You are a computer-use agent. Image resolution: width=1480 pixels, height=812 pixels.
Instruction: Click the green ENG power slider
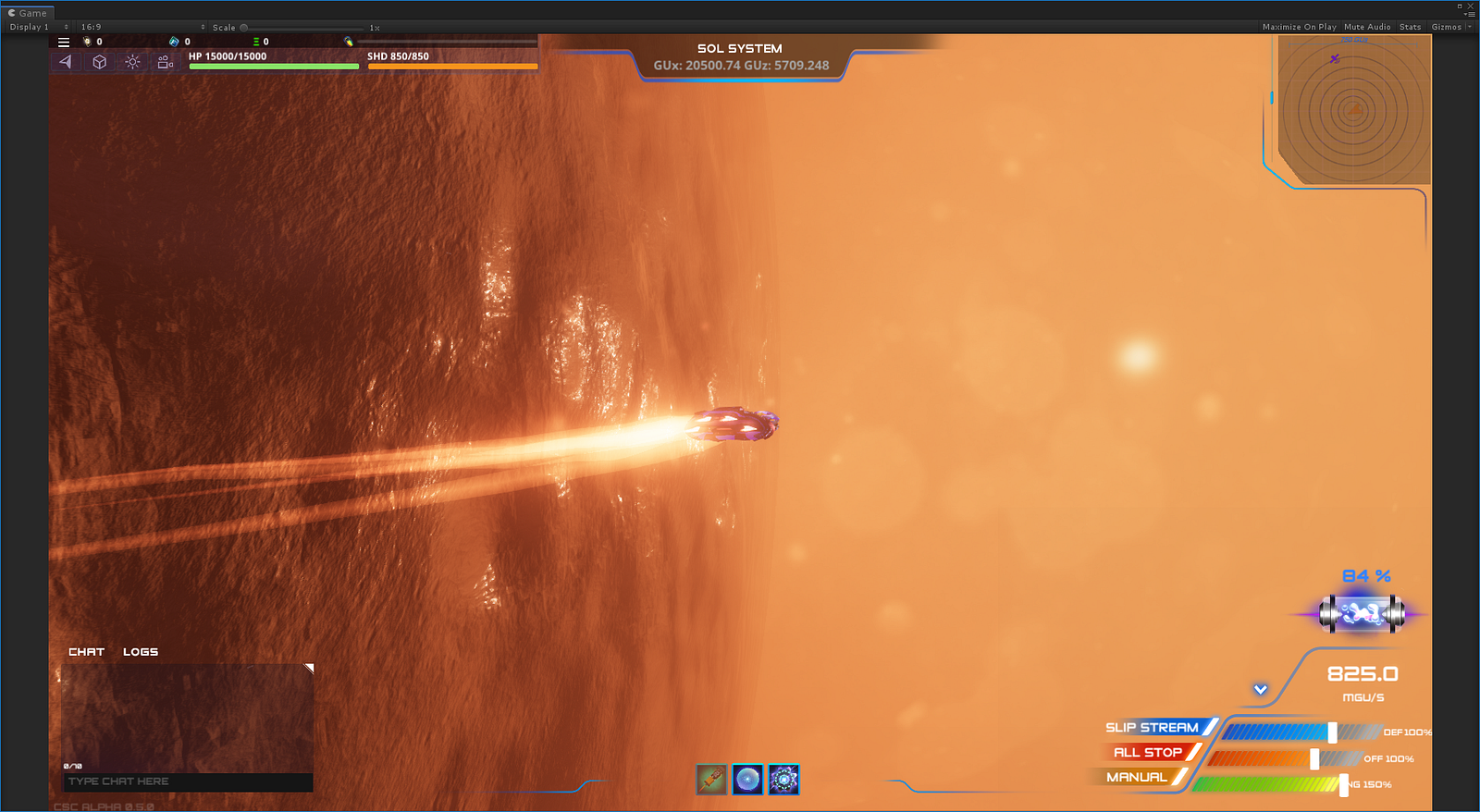1343,785
